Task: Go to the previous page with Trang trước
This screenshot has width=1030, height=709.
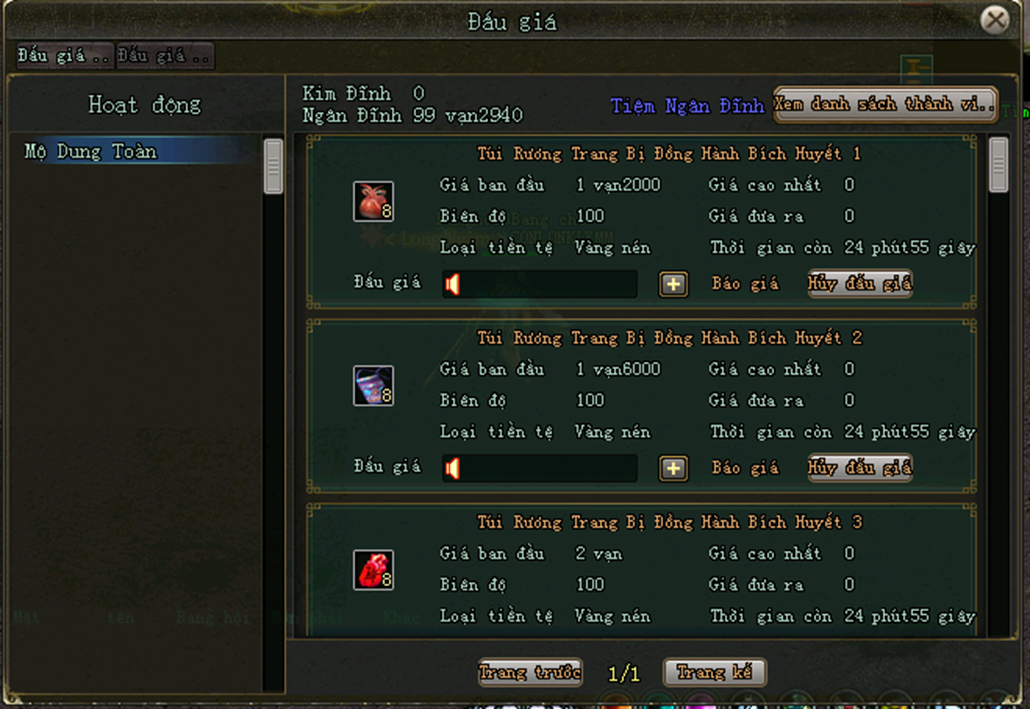Action: 530,672
